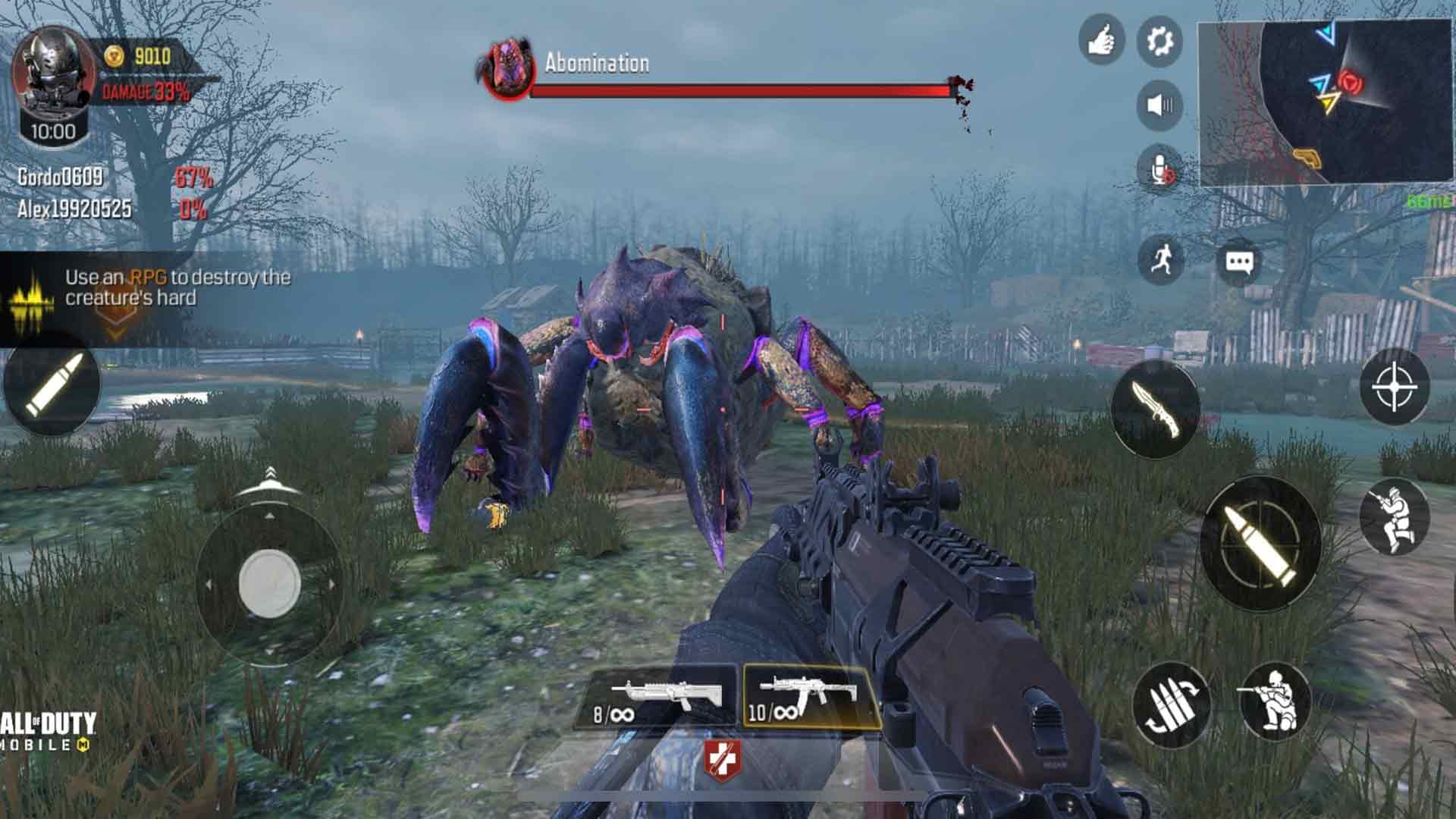This screenshot has height=819, width=1456.
Task: Click the movement joystick thumb
Action: pyautogui.click(x=269, y=582)
